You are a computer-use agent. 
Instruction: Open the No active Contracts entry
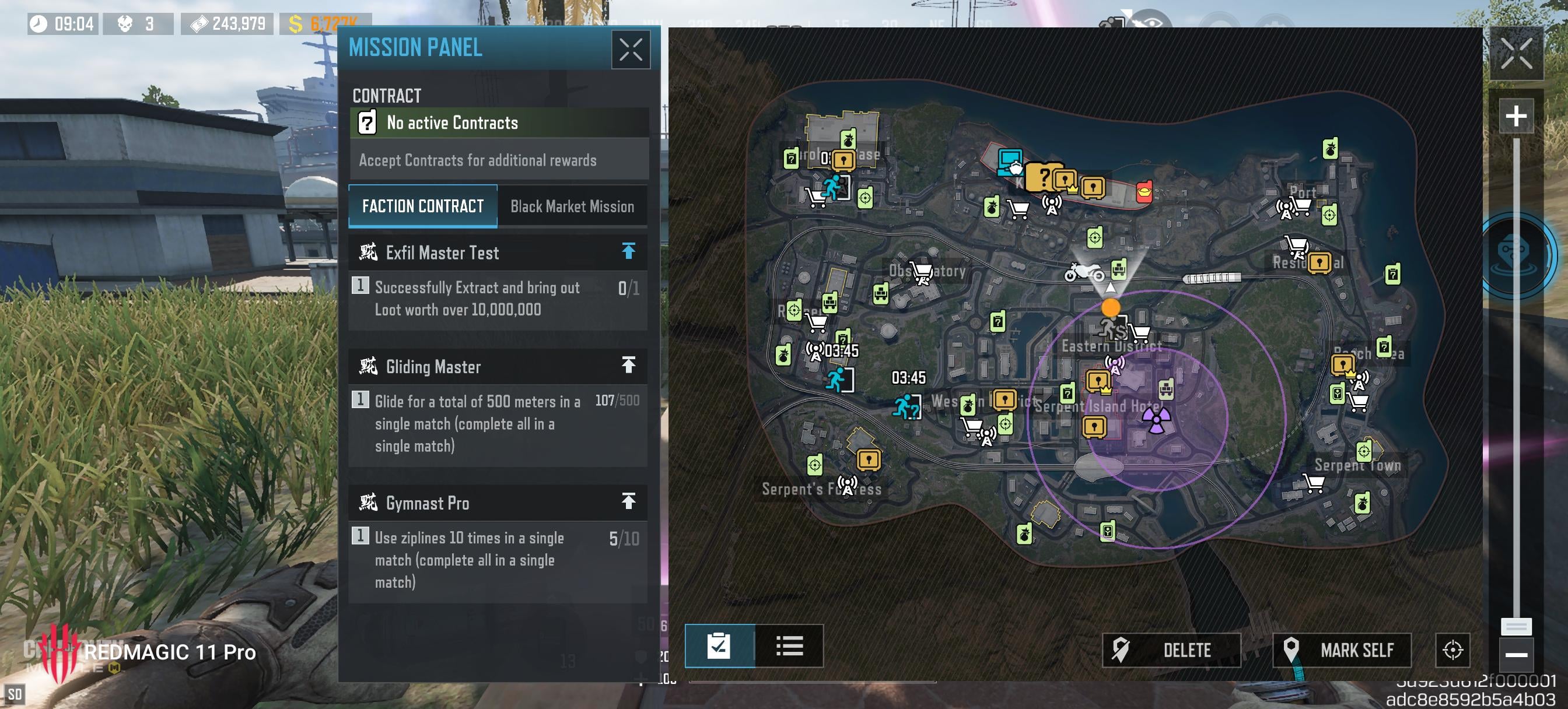499,123
